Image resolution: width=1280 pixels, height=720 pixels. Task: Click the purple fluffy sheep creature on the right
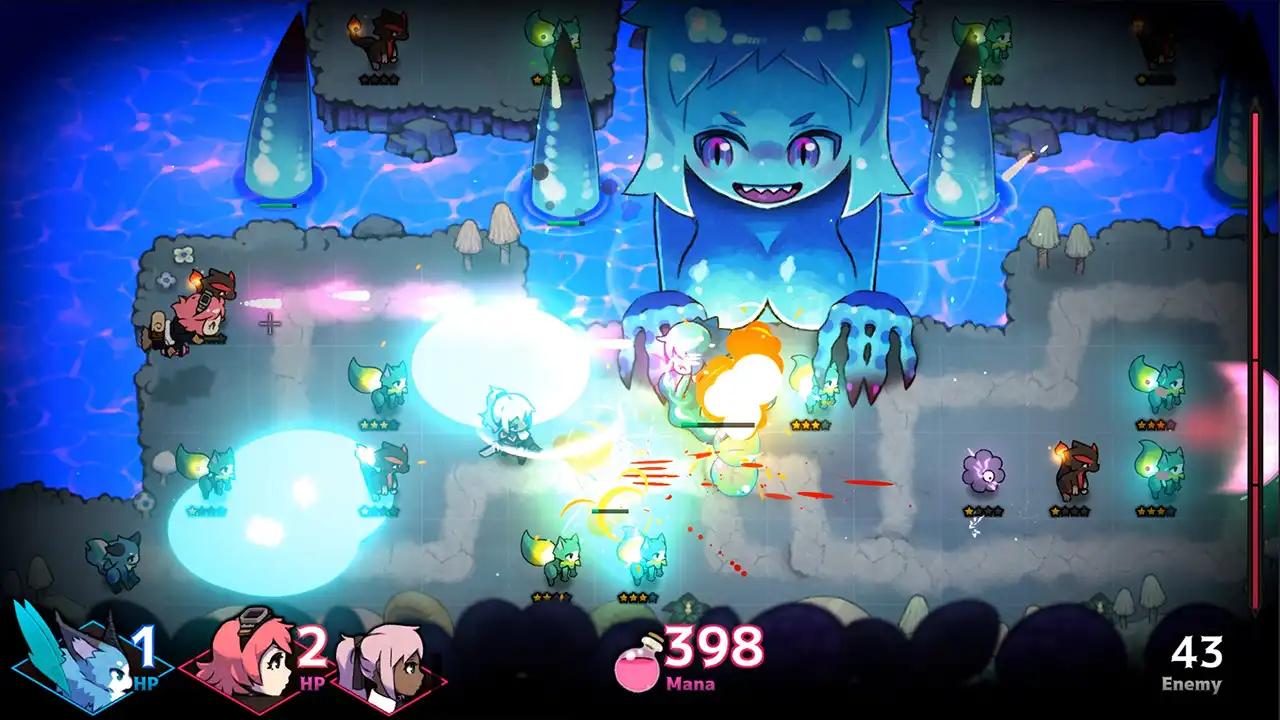click(984, 470)
